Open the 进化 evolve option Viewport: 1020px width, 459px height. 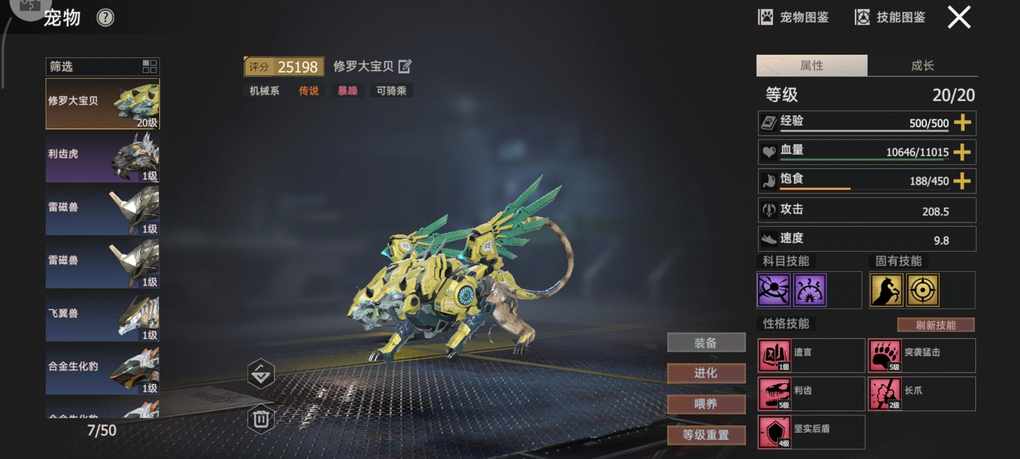click(x=706, y=373)
